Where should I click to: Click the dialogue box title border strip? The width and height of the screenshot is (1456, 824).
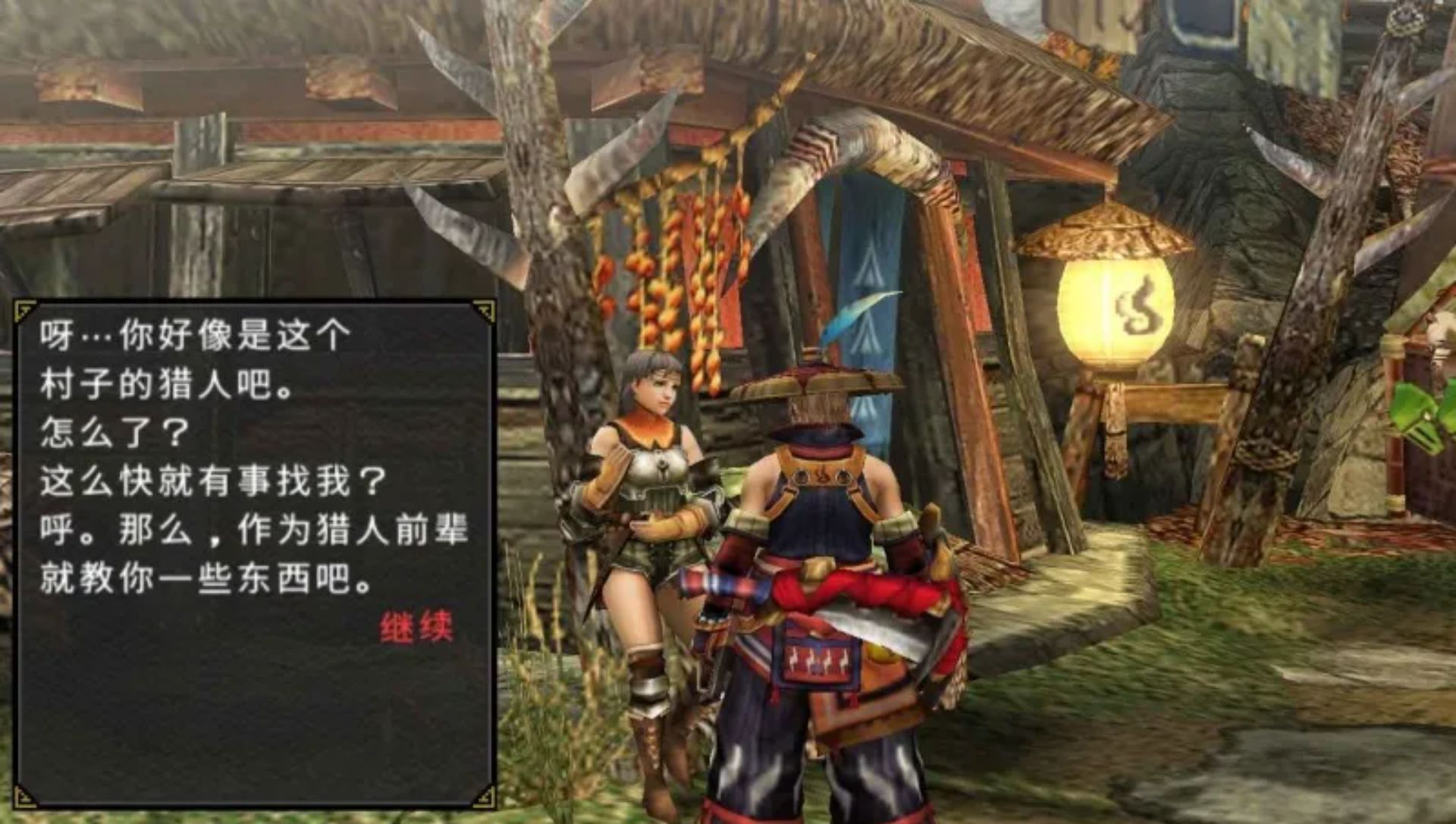pos(250,305)
